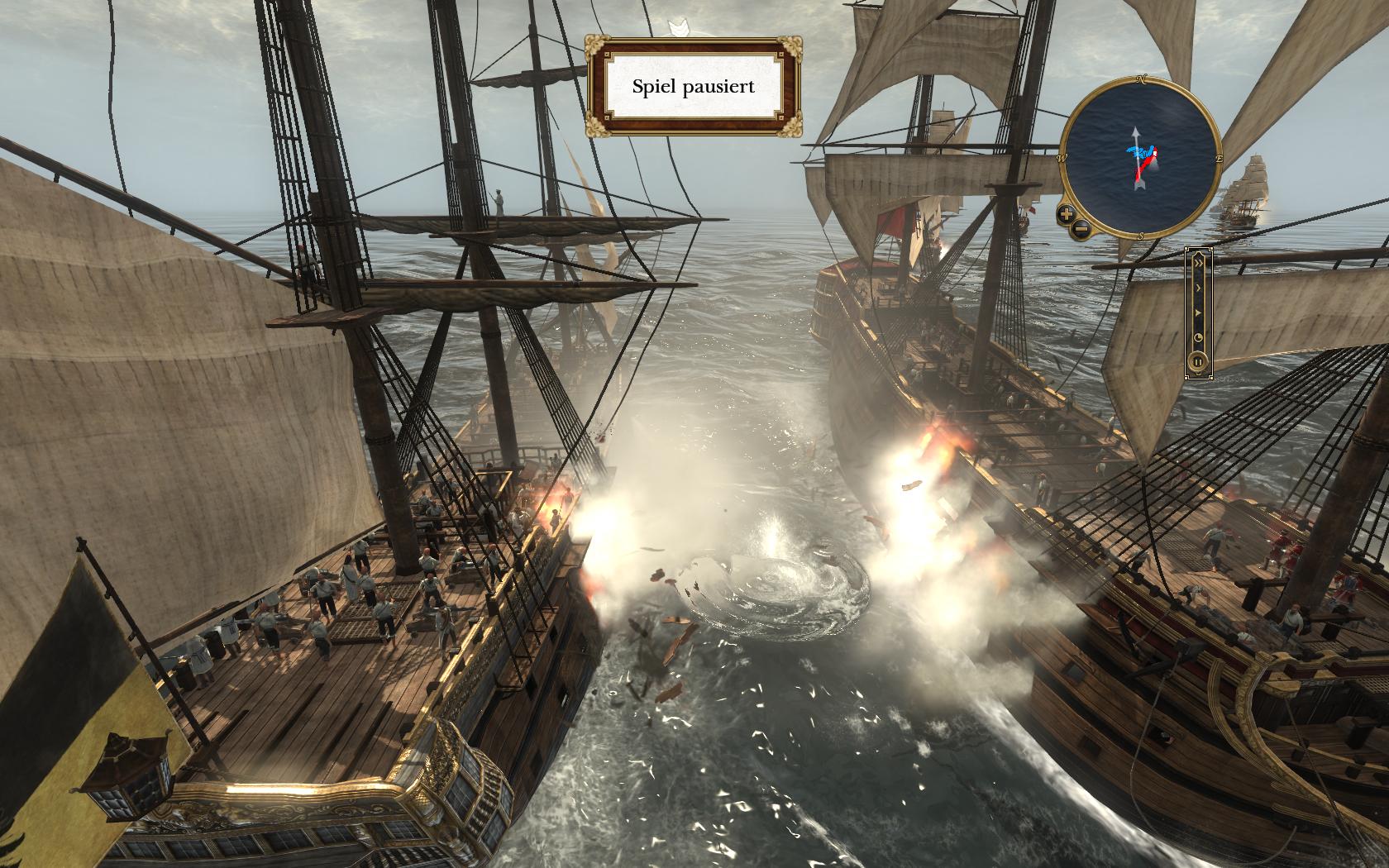Zoom out the minimap with minus button

click(x=1081, y=229)
